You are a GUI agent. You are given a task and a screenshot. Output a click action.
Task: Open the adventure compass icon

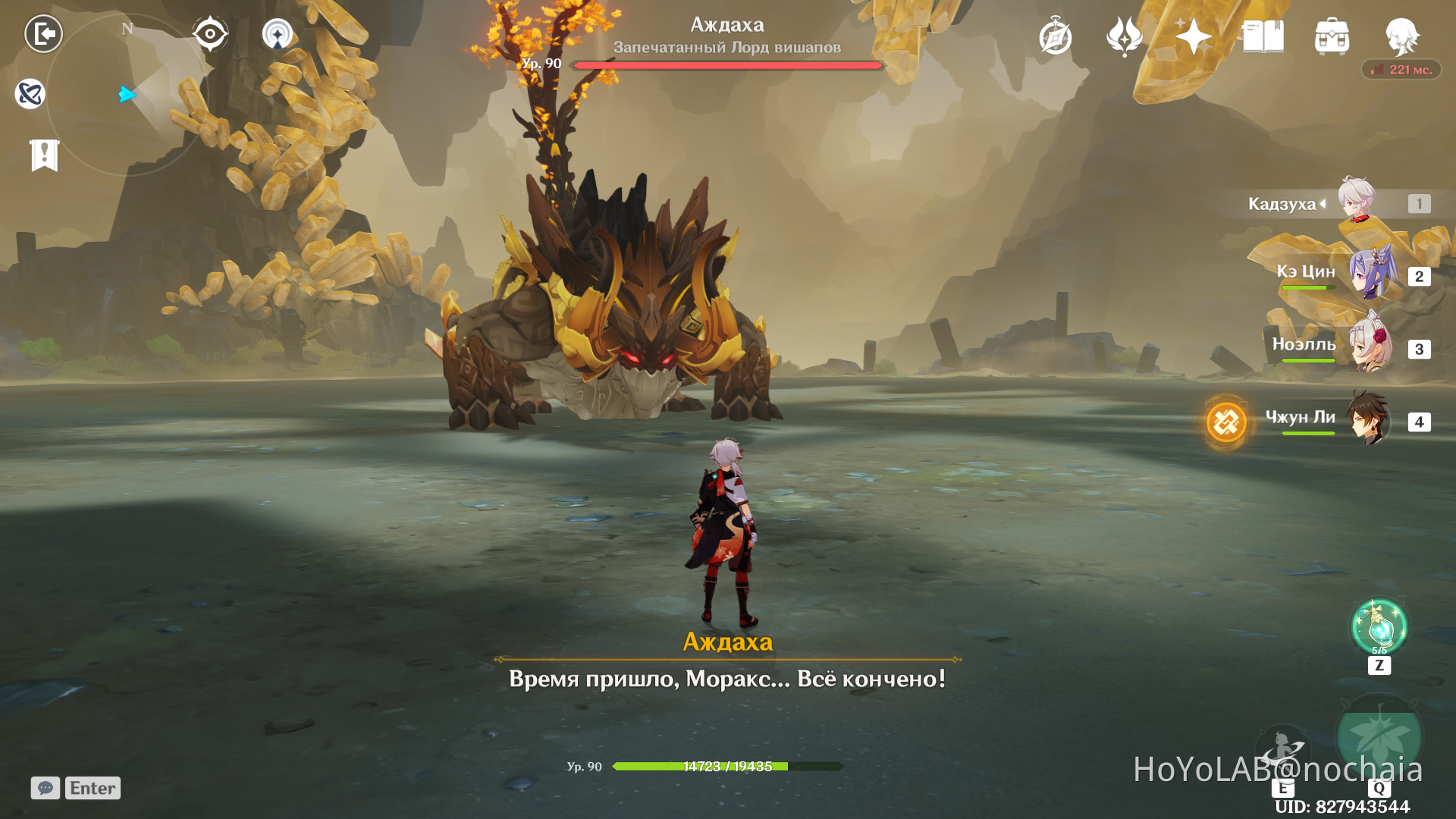(1056, 36)
